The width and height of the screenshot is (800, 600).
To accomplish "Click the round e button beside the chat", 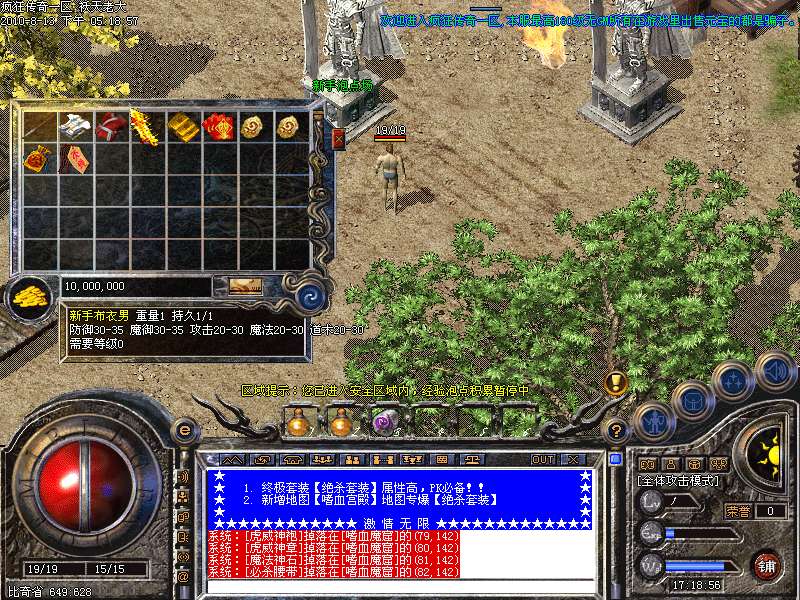I will (183, 430).
